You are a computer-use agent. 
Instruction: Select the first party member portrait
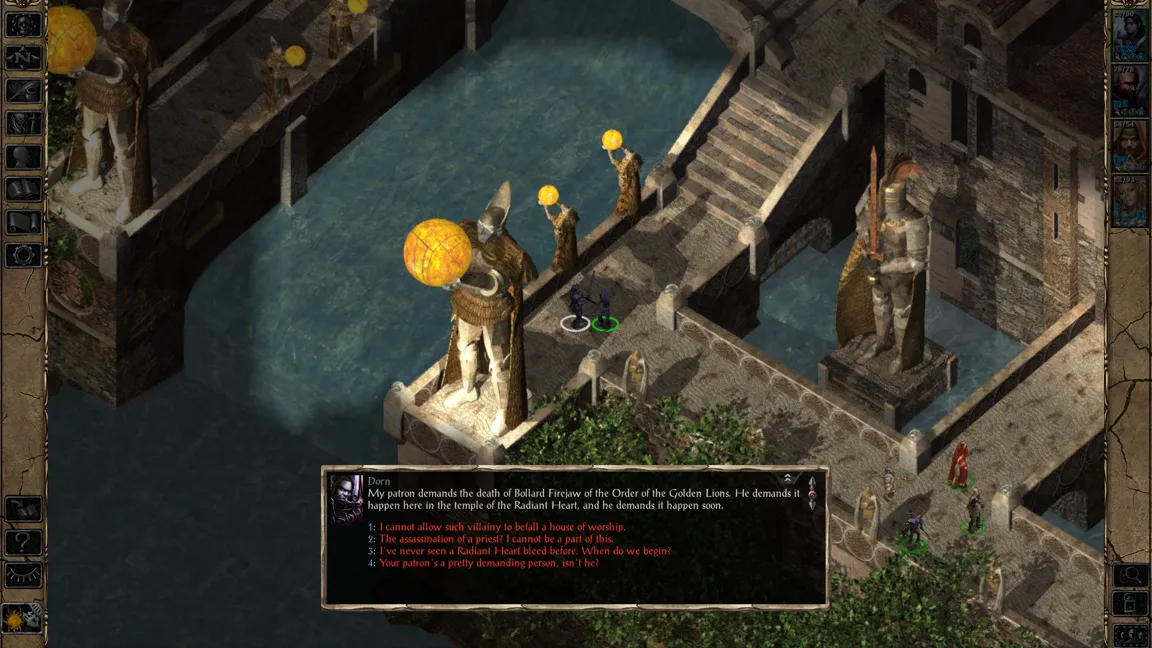pos(1129,37)
